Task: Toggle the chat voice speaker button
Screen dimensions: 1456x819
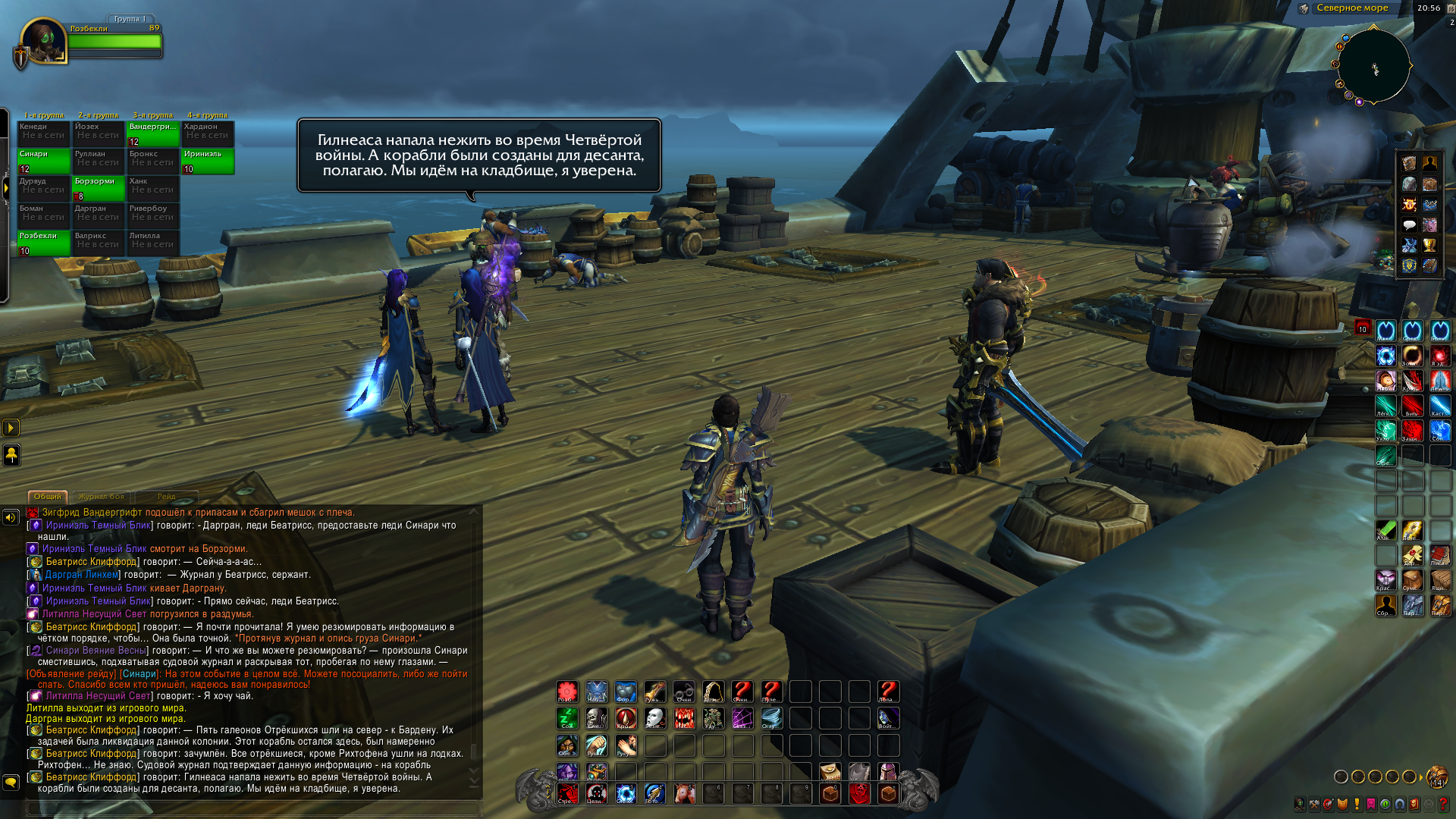Action: [x=11, y=517]
